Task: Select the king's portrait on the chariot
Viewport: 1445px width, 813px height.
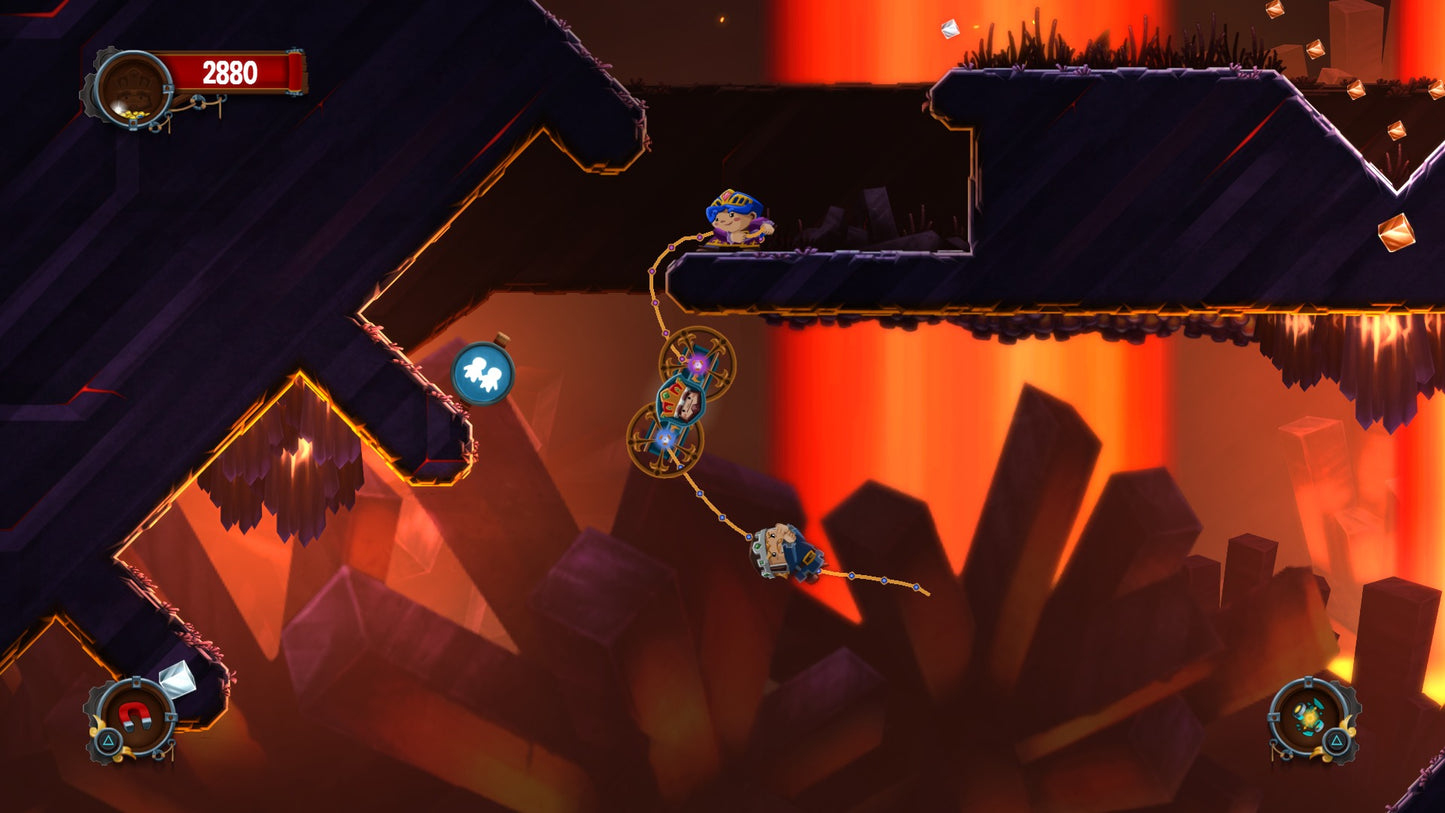Action: coord(690,404)
